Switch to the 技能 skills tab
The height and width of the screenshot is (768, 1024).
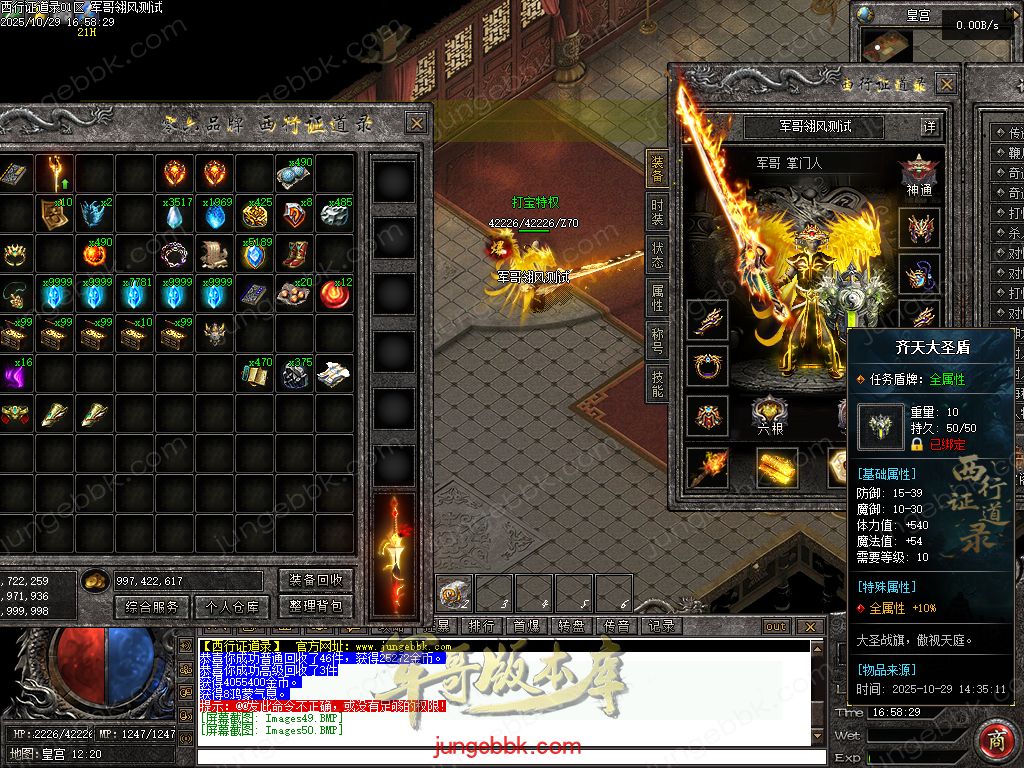coord(657,383)
